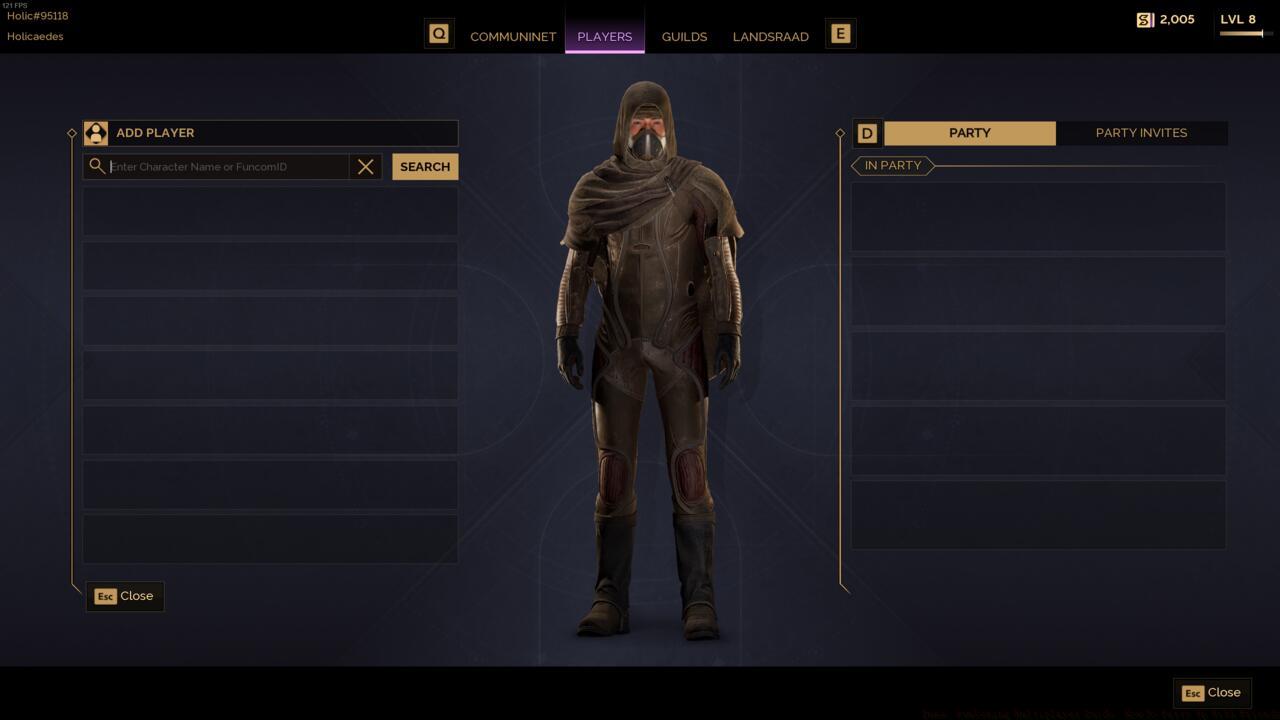Toggle the PARTY tab active
Image resolution: width=1280 pixels, height=720 pixels.
[968, 132]
